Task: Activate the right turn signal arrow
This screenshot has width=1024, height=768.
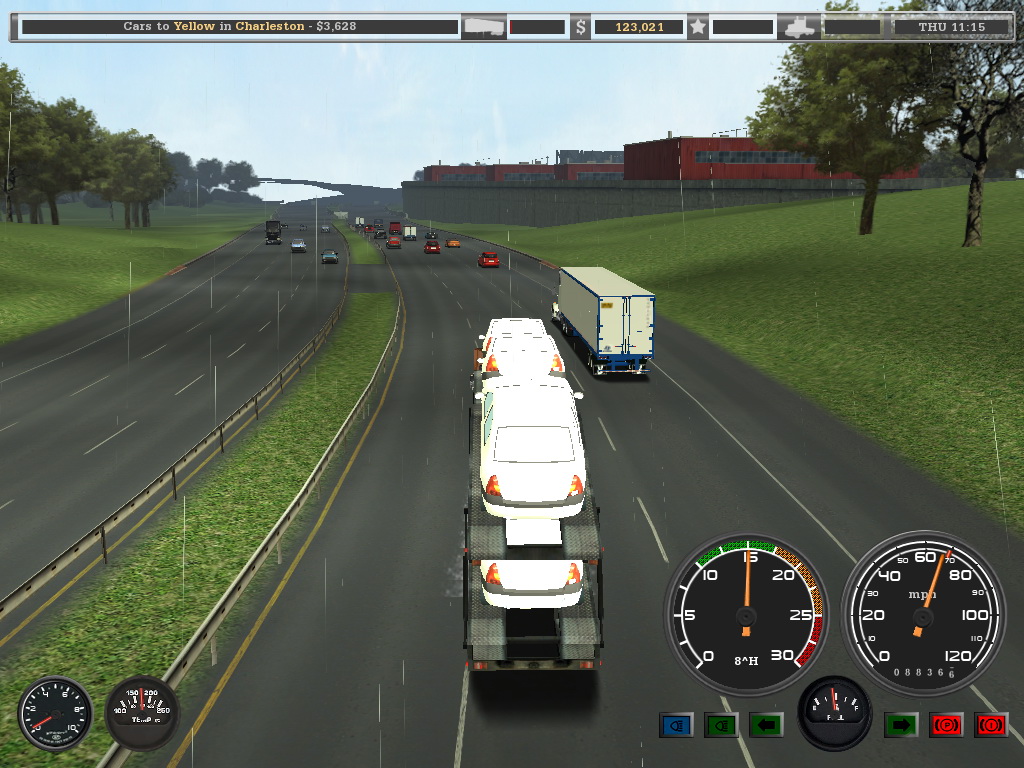Action: click(x=900, y=724)
